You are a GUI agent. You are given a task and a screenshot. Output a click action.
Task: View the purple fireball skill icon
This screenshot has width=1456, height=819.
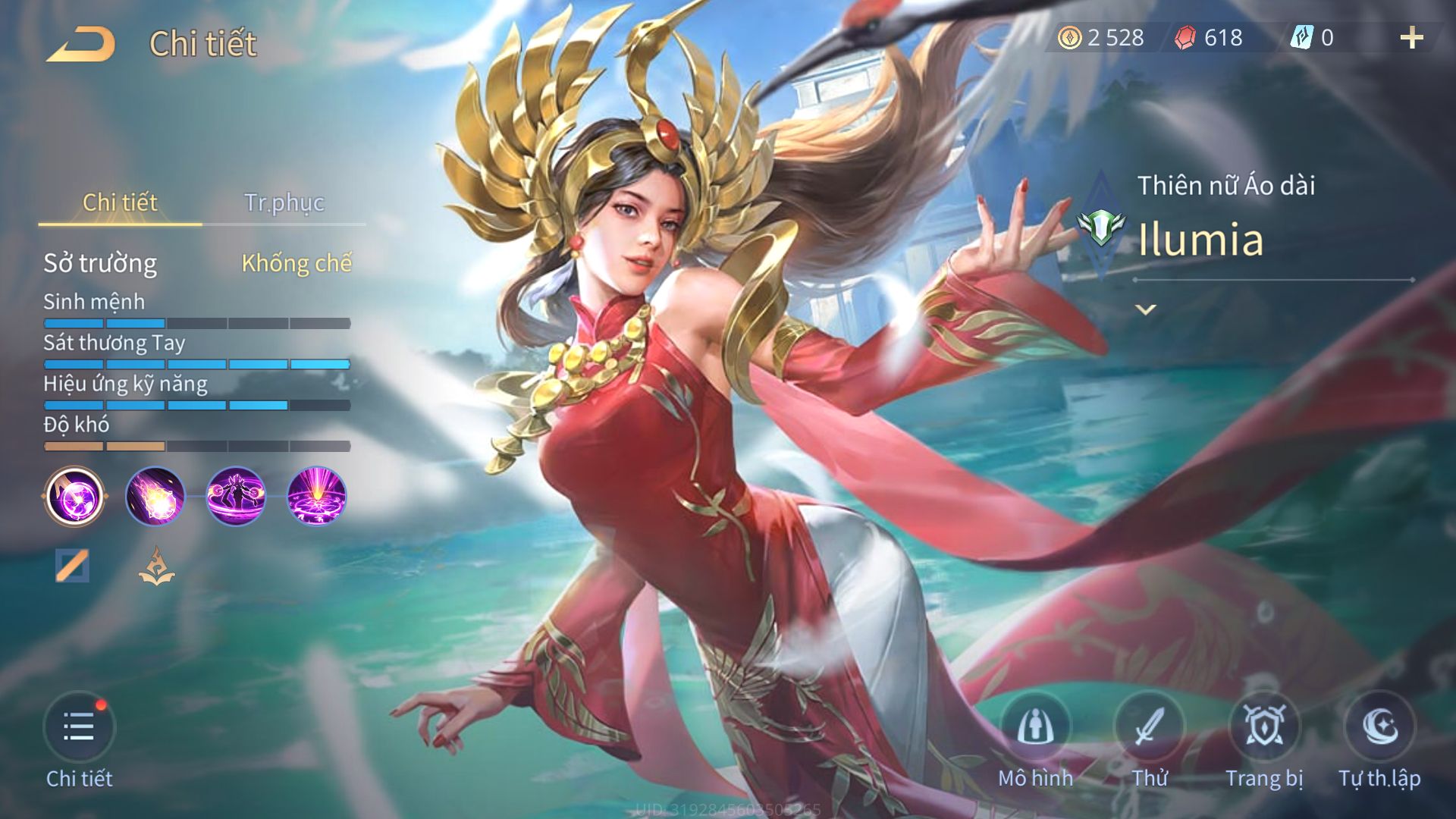(155, 497)
